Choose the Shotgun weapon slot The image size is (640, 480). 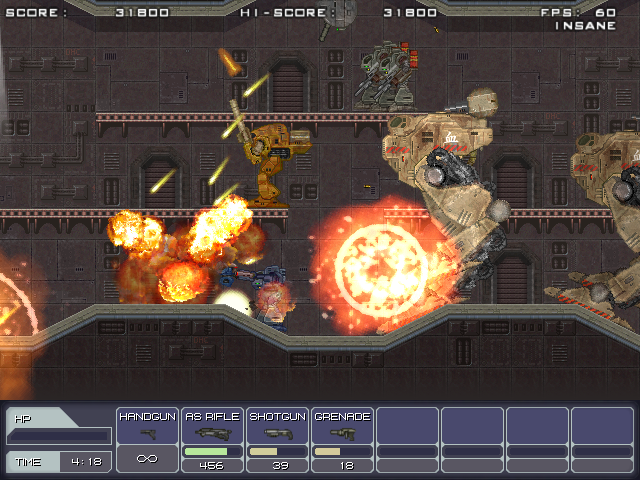[x=277, y=438]
